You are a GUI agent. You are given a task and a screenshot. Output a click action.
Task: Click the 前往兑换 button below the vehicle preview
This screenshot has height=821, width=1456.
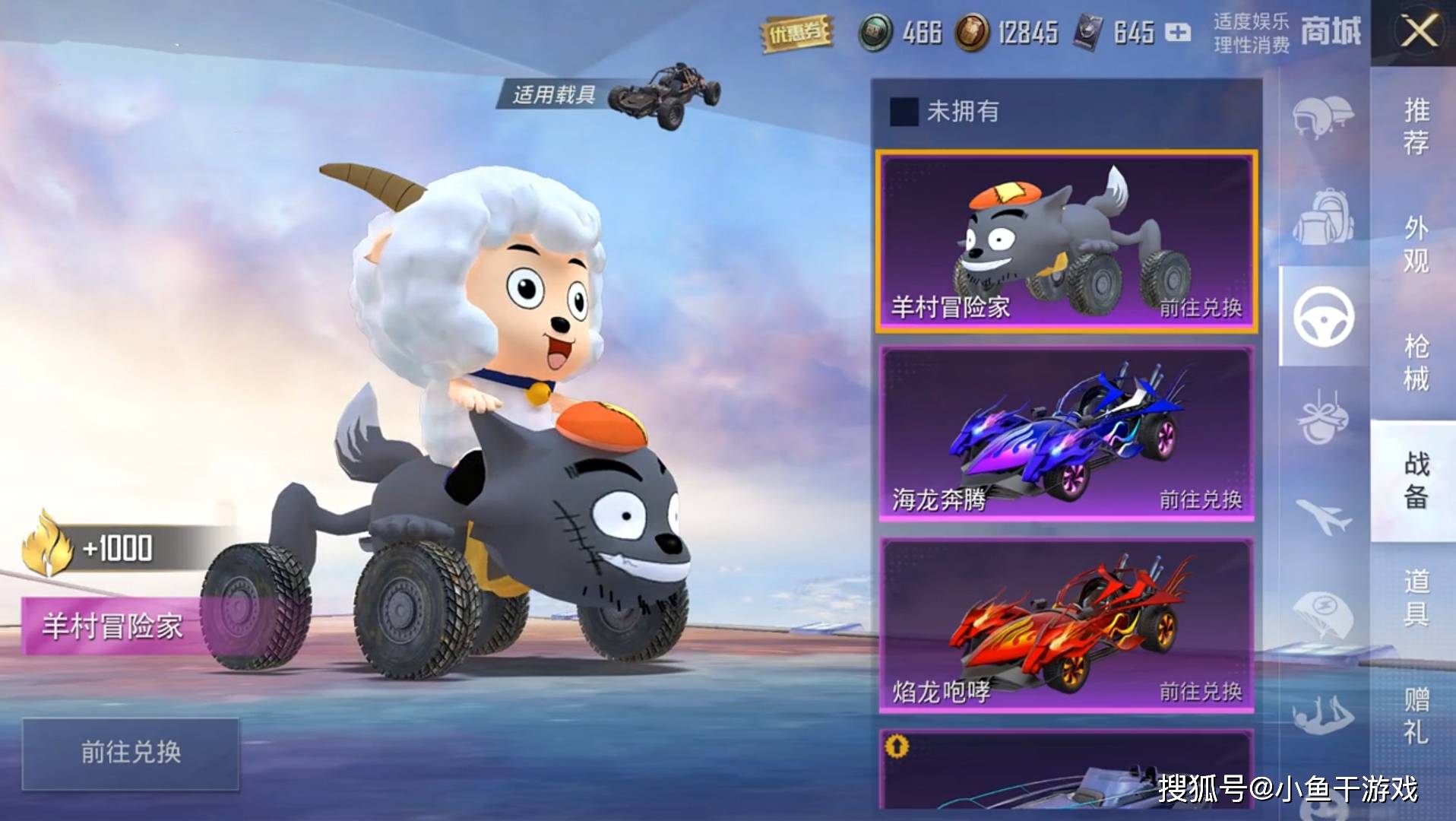tap(131, 753)
